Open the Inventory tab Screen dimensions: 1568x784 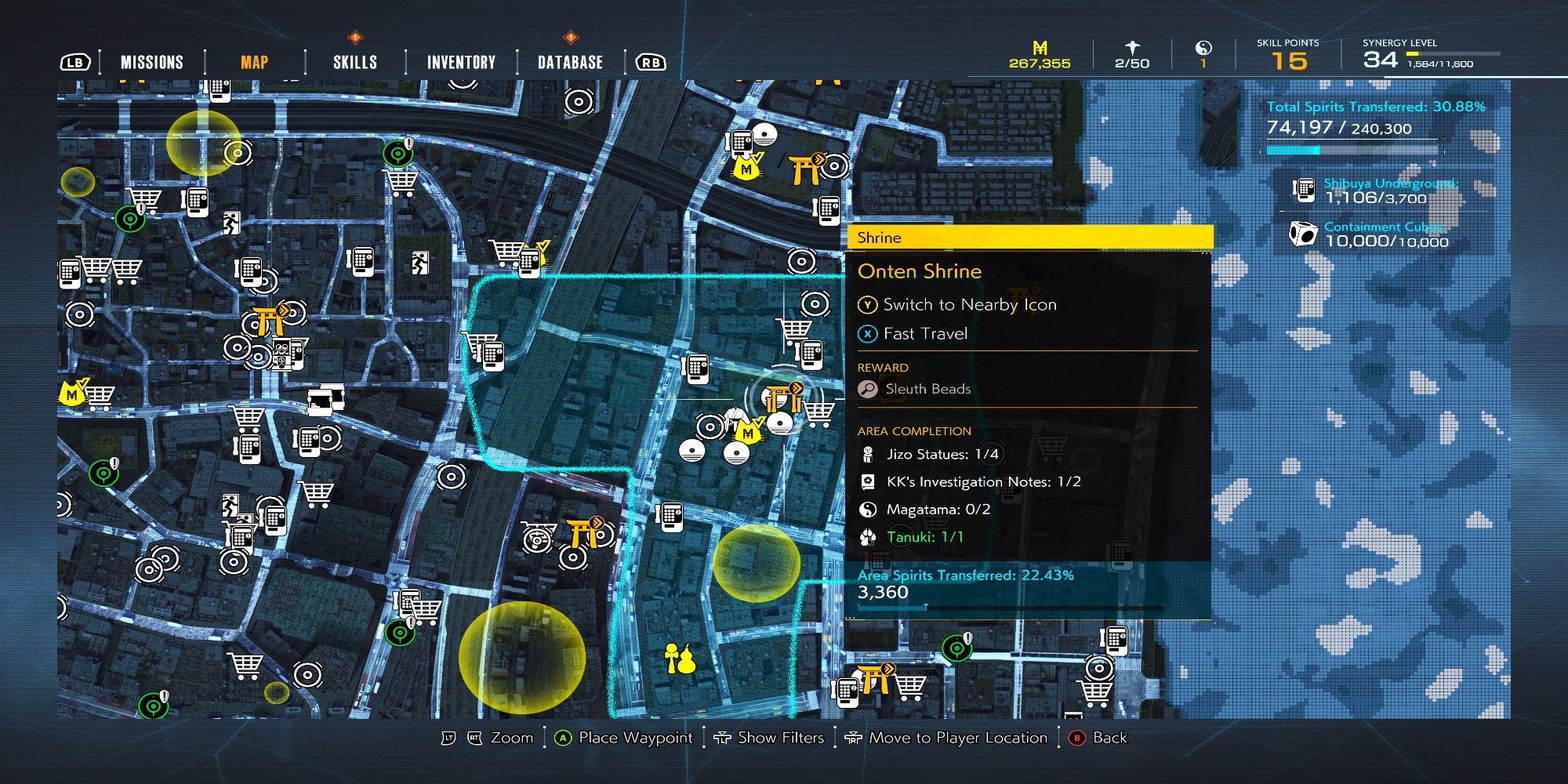click(x=461, y=60)
